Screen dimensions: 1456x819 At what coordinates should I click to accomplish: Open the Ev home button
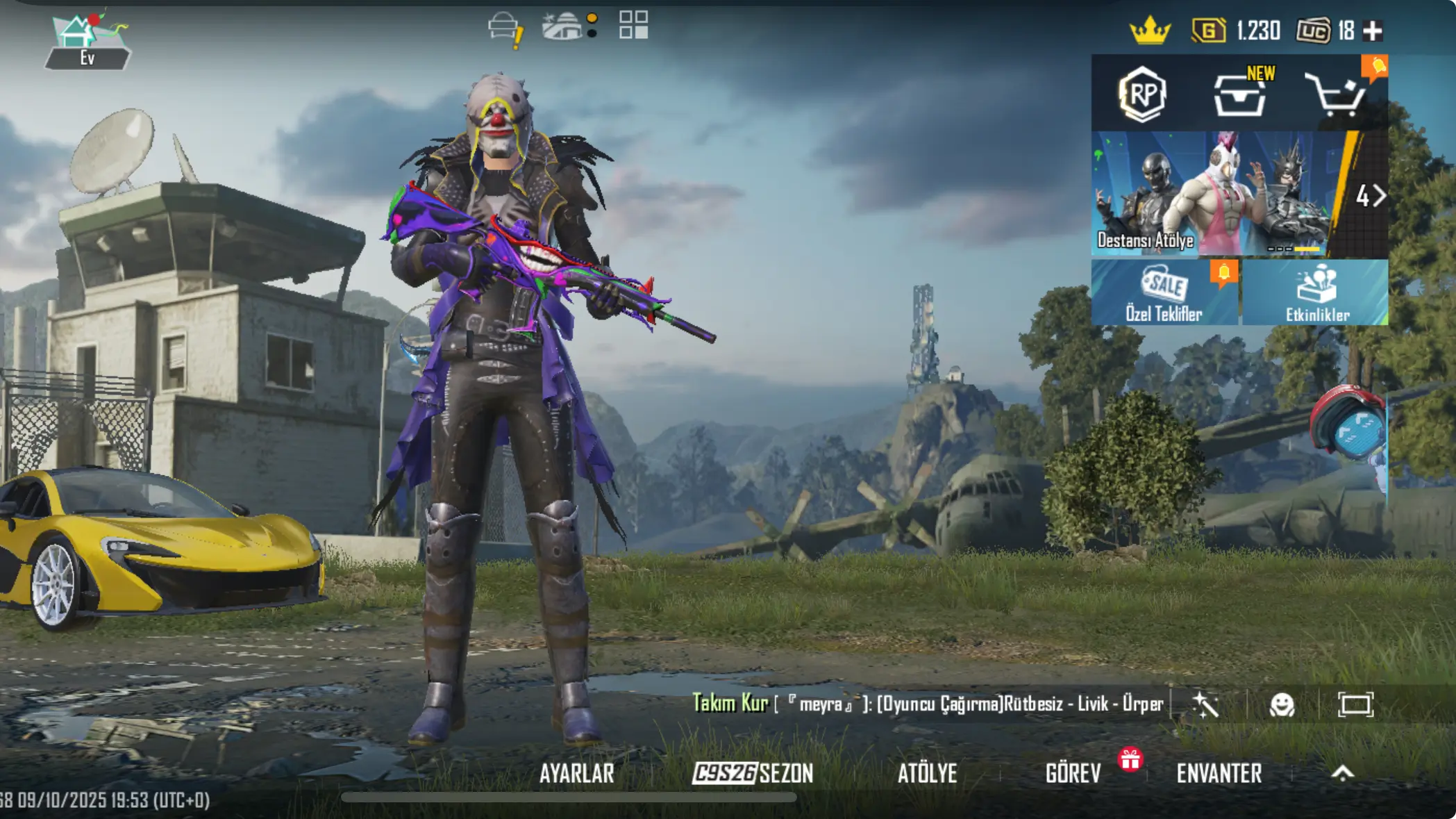coord(87,42)
